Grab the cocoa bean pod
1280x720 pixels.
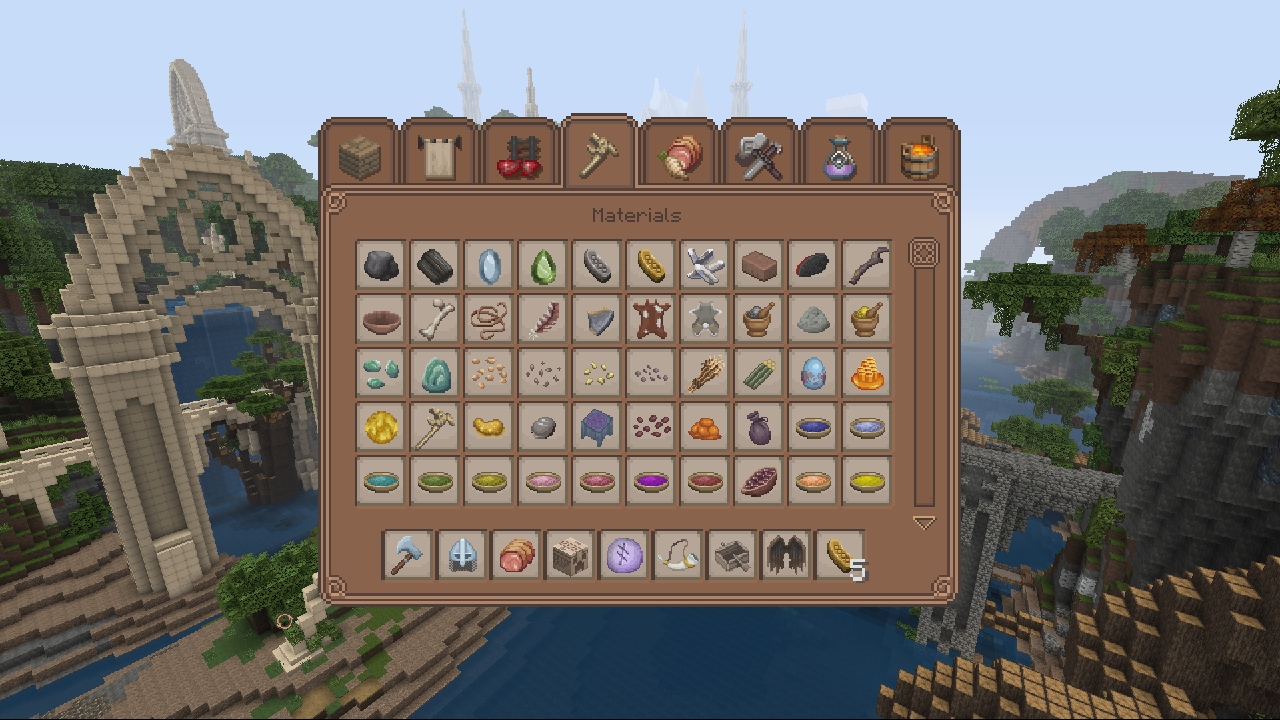coord(759,481)
